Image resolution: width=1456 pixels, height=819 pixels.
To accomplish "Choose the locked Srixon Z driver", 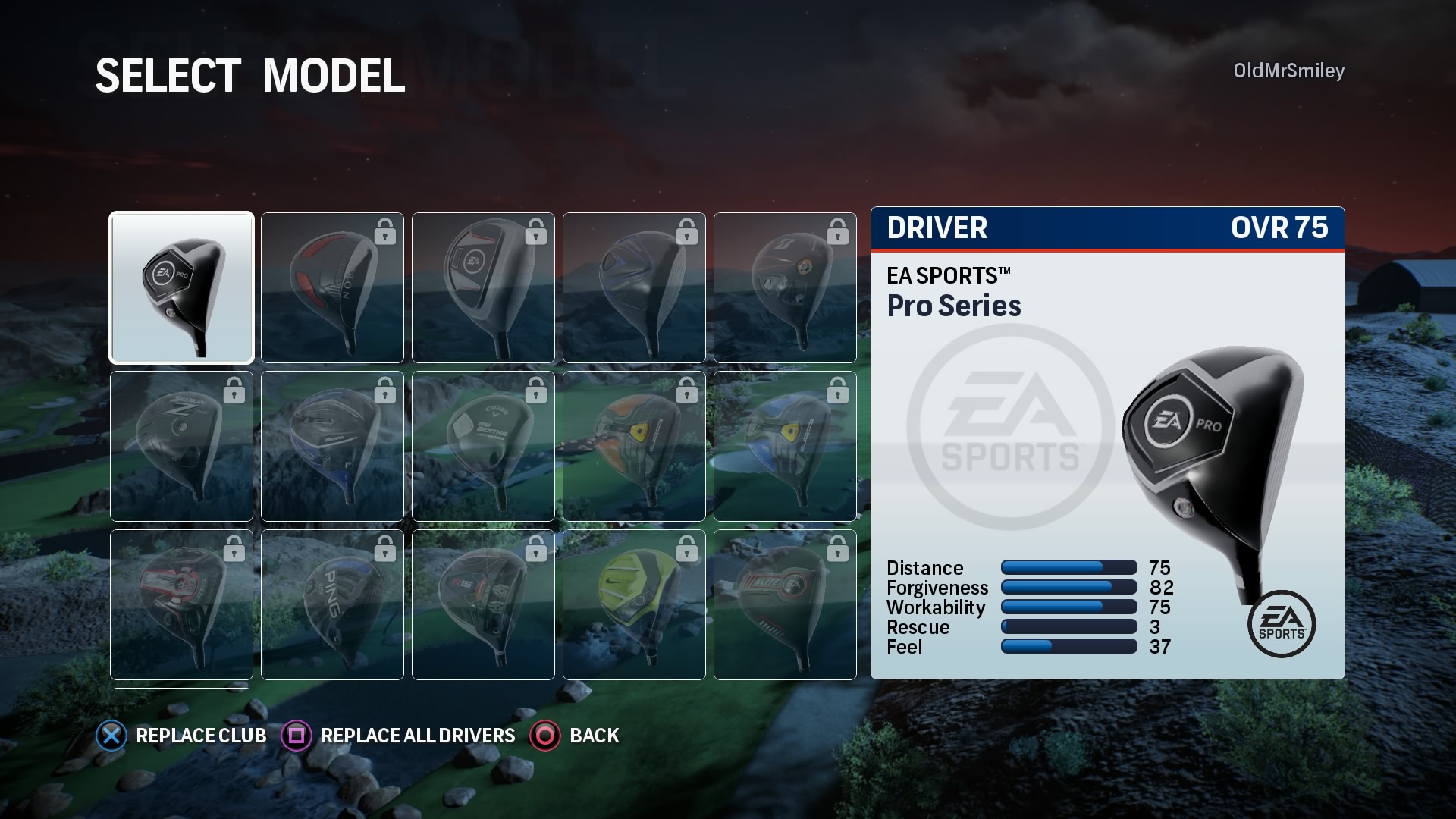I will [x=181, y=446].
